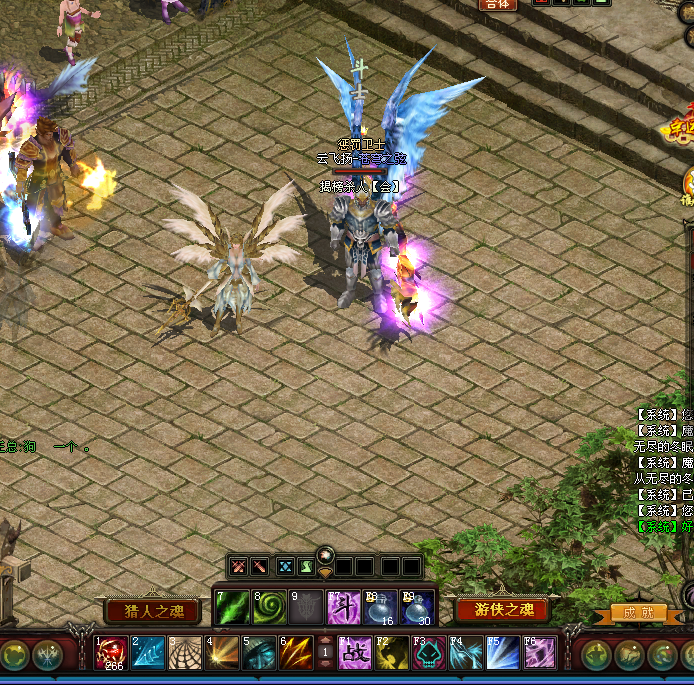Open the 幸运 event icon

(x=683, y=127)
